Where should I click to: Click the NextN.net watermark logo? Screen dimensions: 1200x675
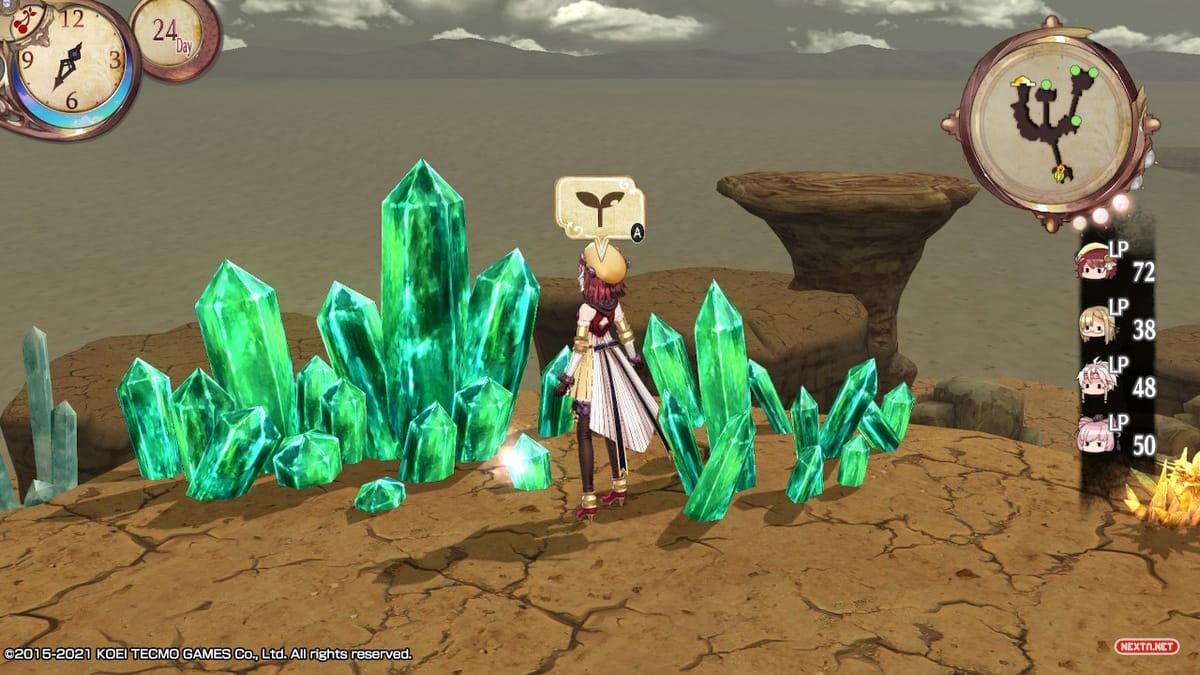[x=1147, y=647]
